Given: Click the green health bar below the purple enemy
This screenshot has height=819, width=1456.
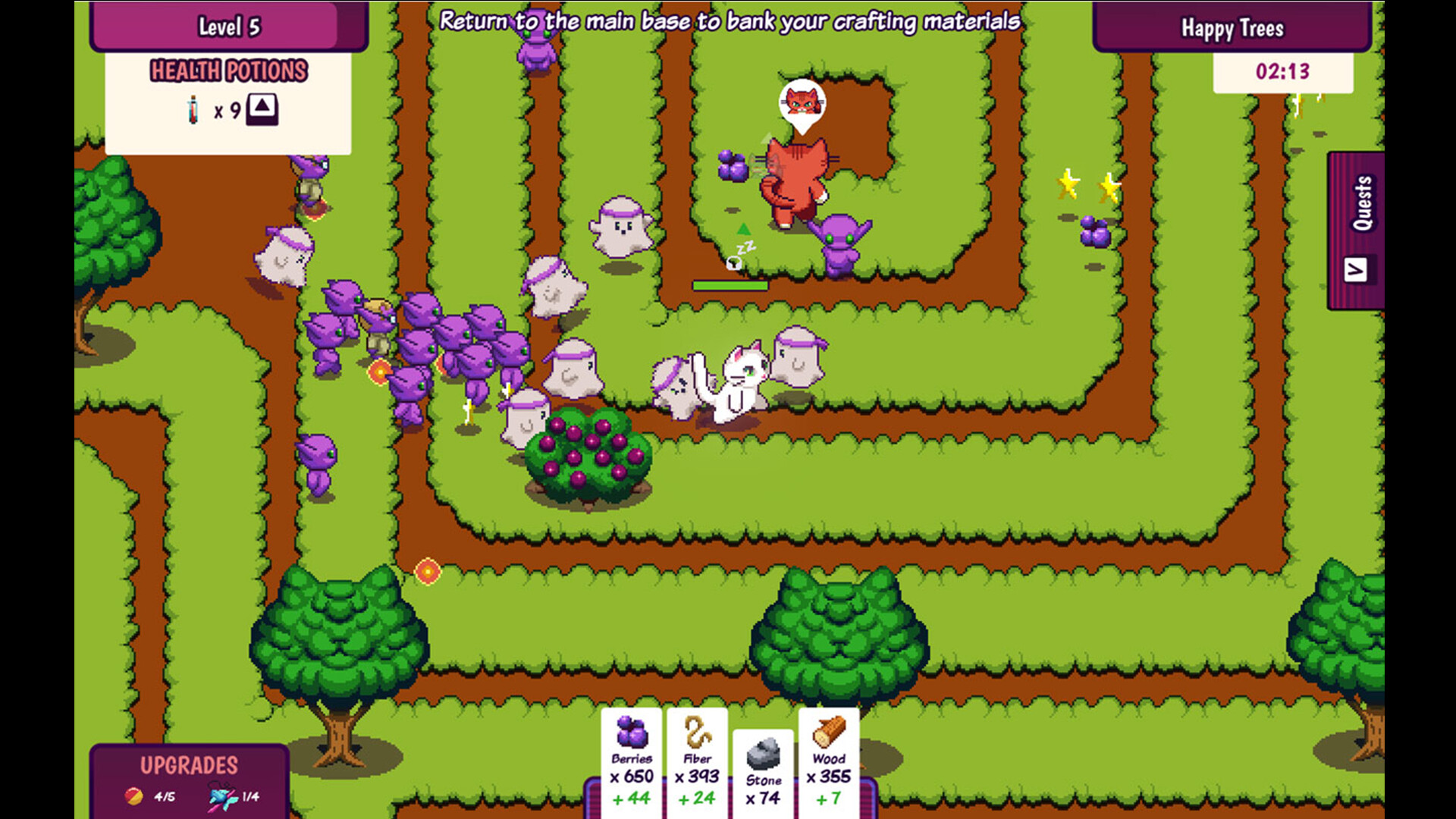Looking at the screenshot, I should coord(729,286).
